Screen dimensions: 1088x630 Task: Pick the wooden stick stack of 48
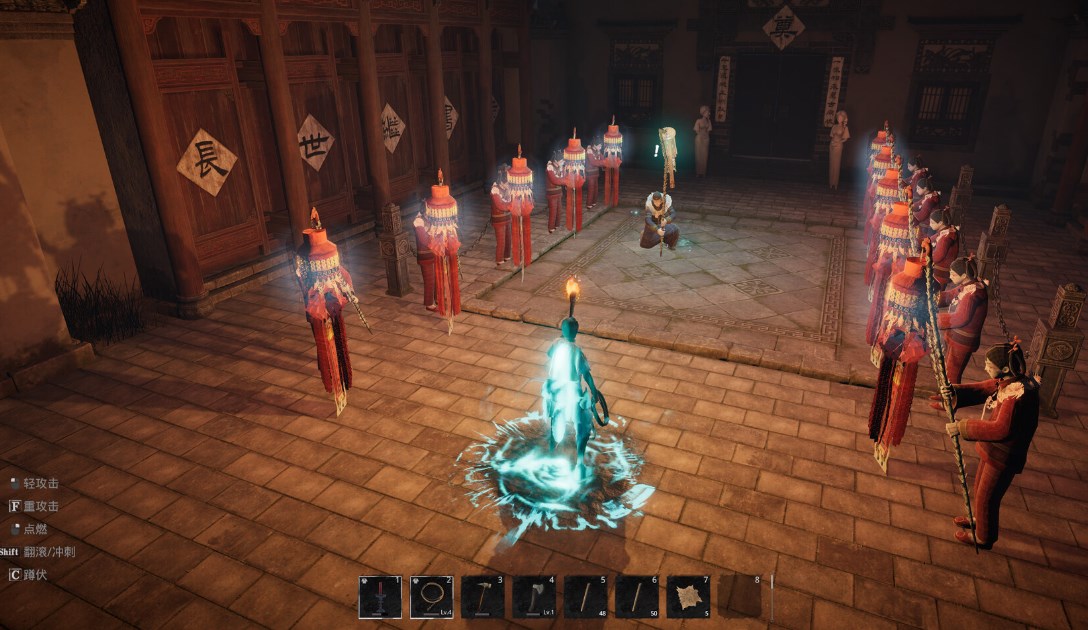pyautogui.click(x=585, y=597)
